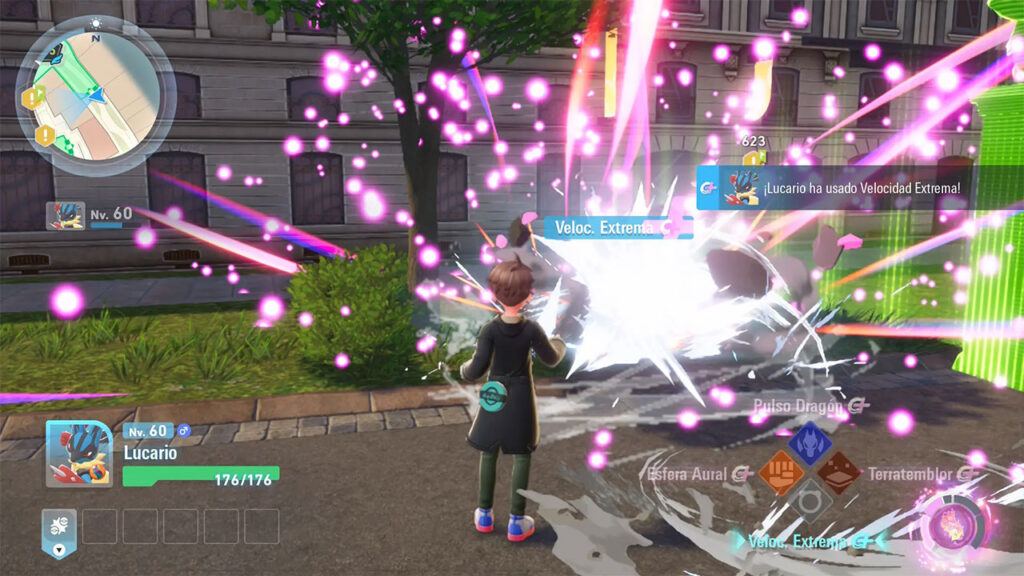Viewport: 1024px width, 576px height.
Task: Use the orange Esfera Aural fist move
Action: 782,471
